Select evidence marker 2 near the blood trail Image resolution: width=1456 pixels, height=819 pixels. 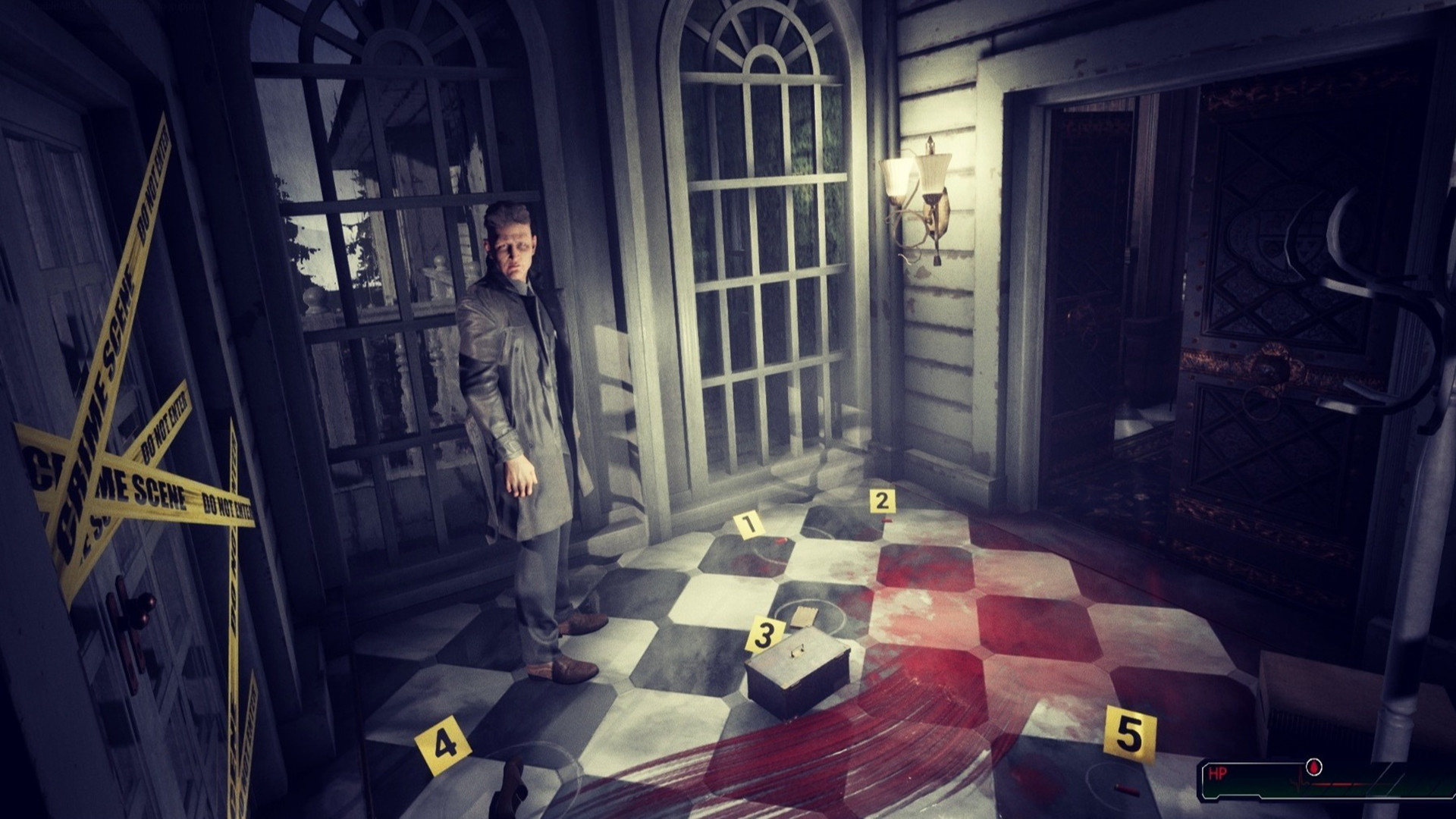pyautogui.click(x=881, y=500)
